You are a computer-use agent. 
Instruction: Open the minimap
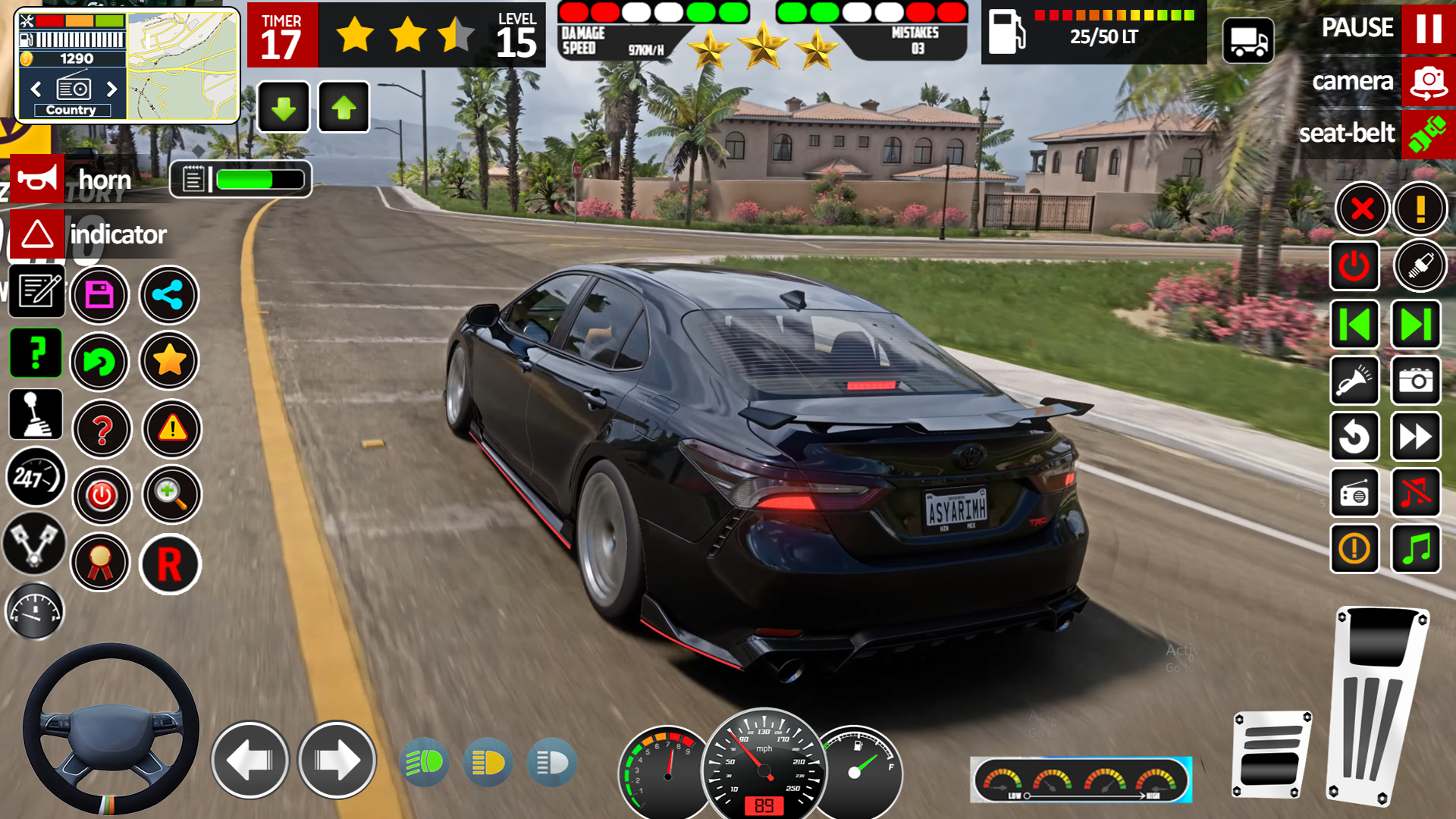(182, 67)
